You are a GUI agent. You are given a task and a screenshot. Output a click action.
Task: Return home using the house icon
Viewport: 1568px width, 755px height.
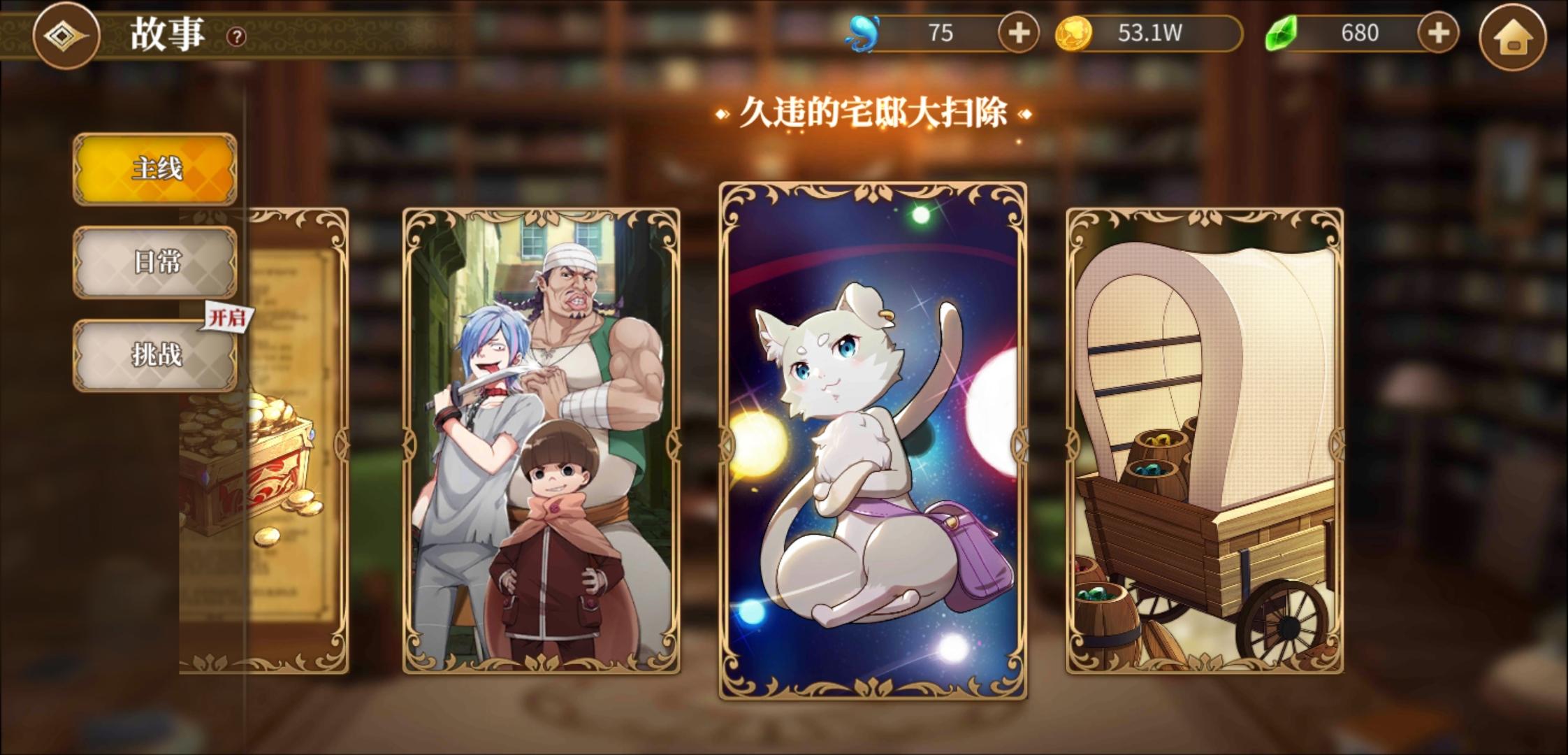click(1513, 36)
